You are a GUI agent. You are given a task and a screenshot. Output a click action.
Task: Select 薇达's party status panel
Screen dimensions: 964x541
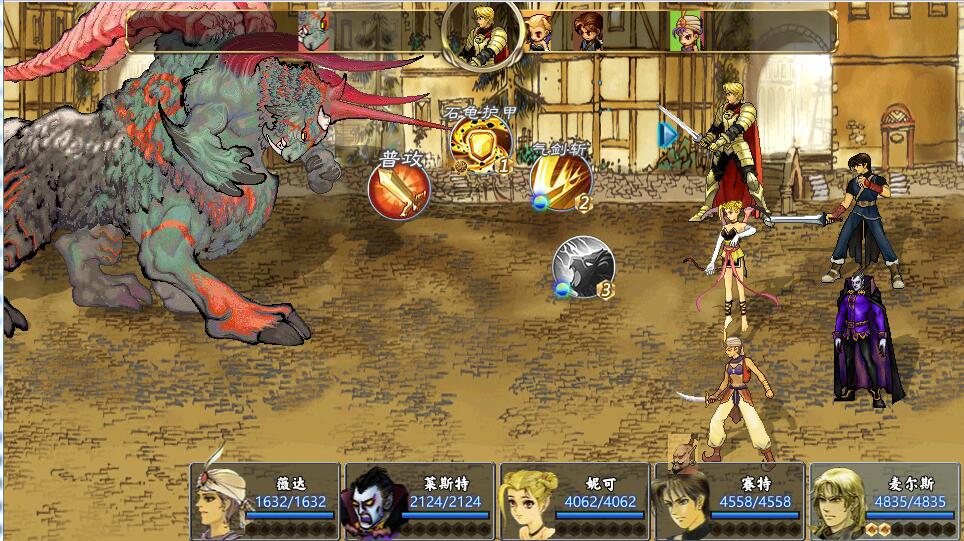coord(264,501)
